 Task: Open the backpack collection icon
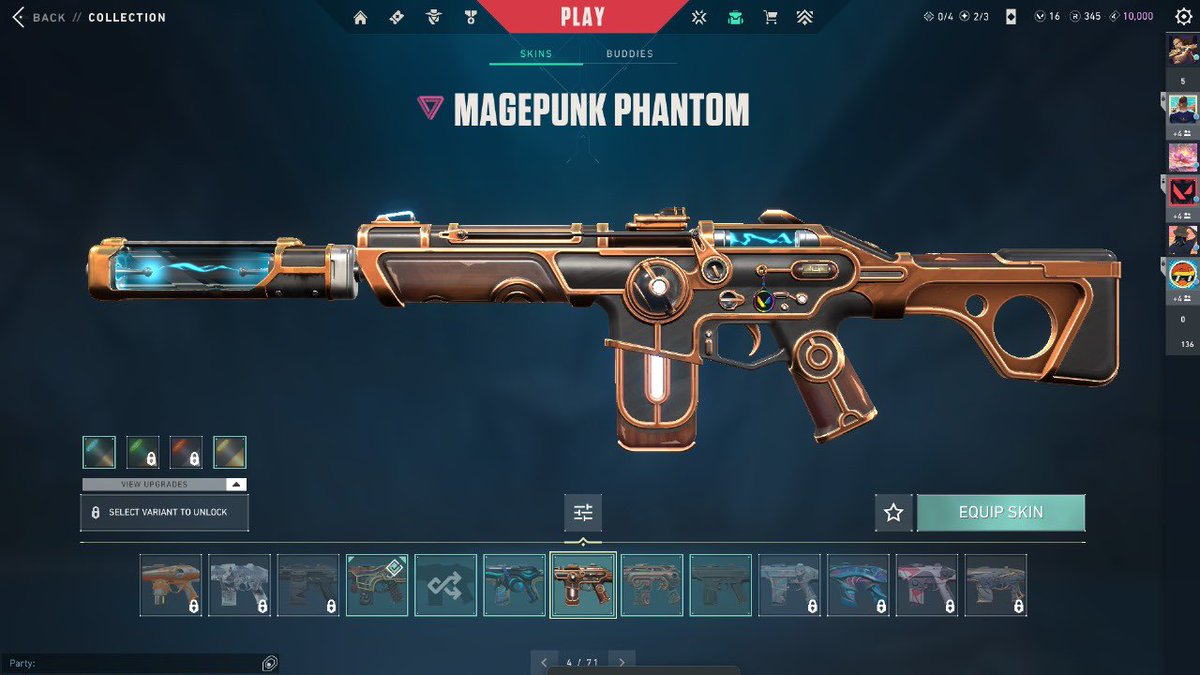[x=735, y=17]
